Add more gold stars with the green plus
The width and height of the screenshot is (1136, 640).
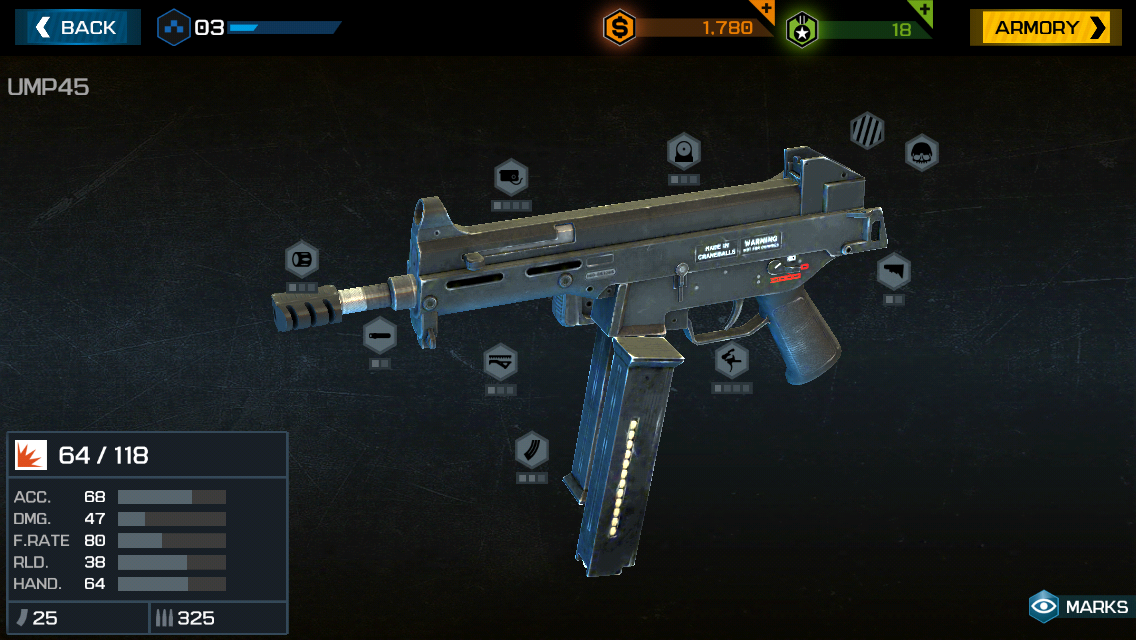tap(925, 10)
